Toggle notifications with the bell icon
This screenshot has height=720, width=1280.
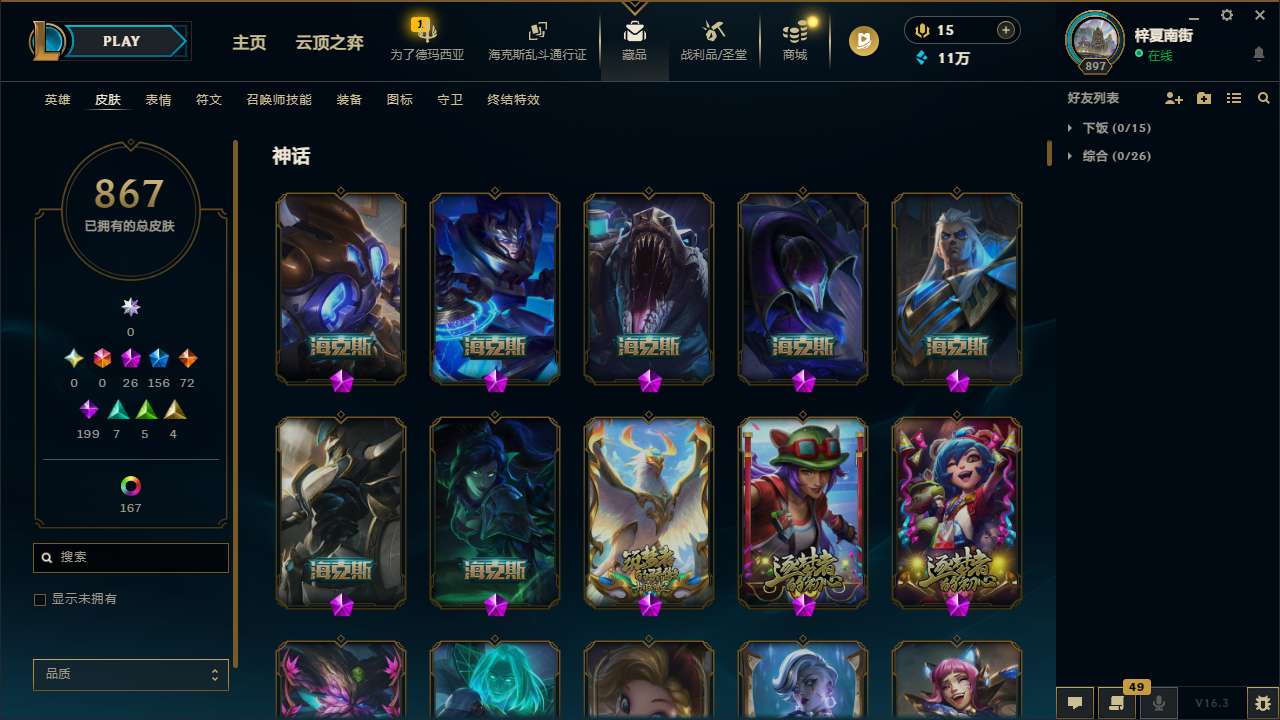[x=1258, y=53]
